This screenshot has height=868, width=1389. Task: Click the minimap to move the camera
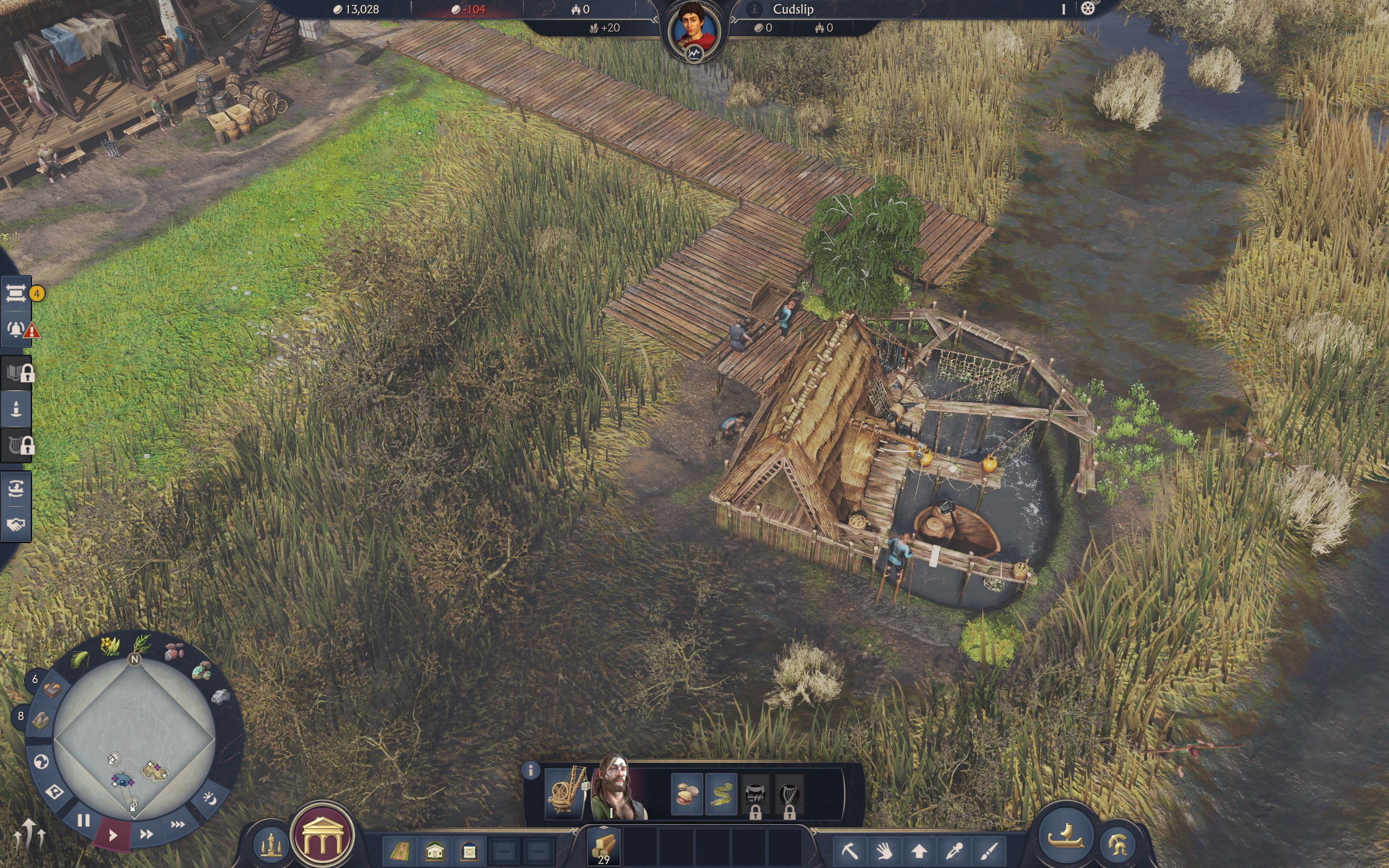135,741
